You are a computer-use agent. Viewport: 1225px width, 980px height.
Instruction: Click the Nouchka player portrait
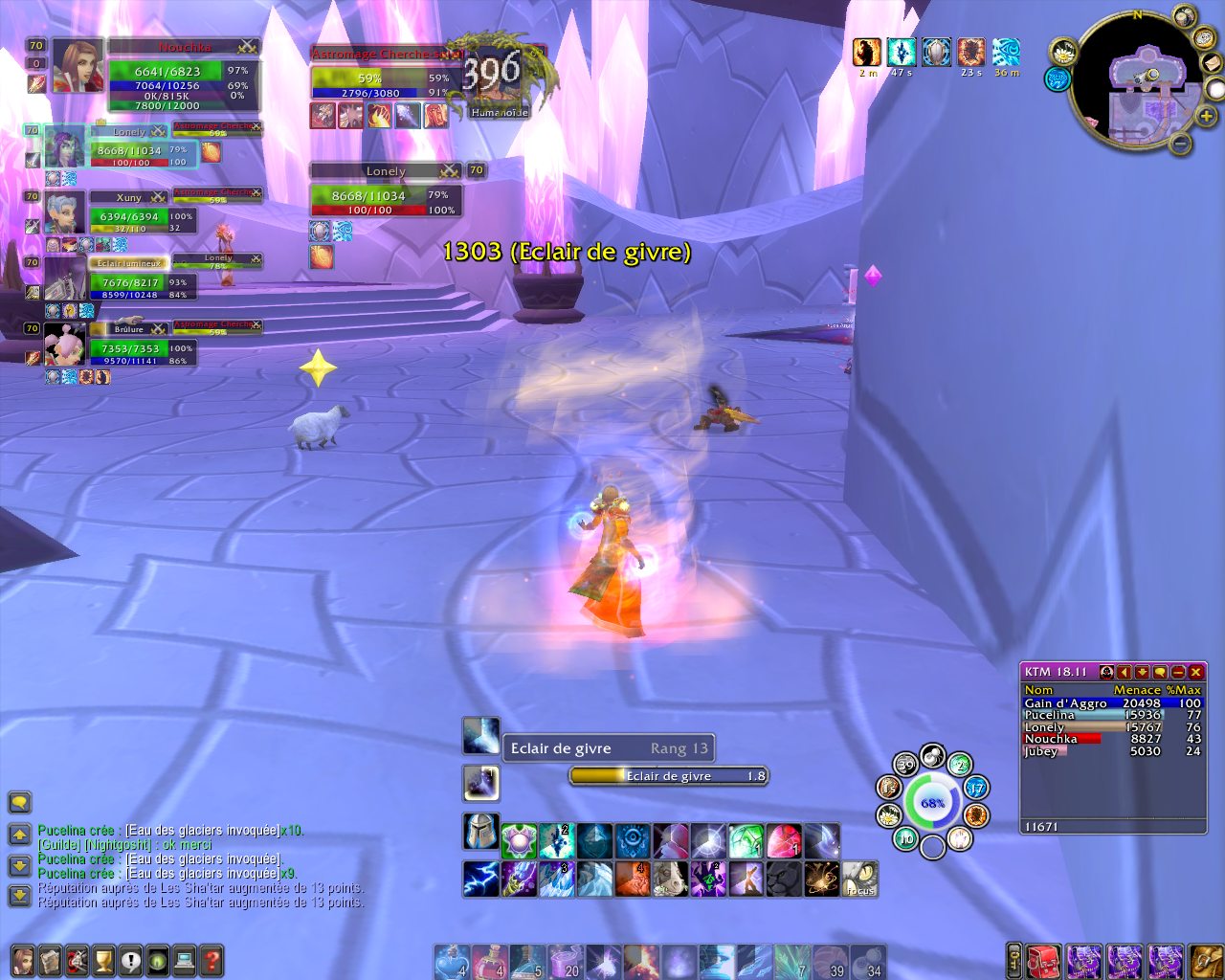coord(78,65)
